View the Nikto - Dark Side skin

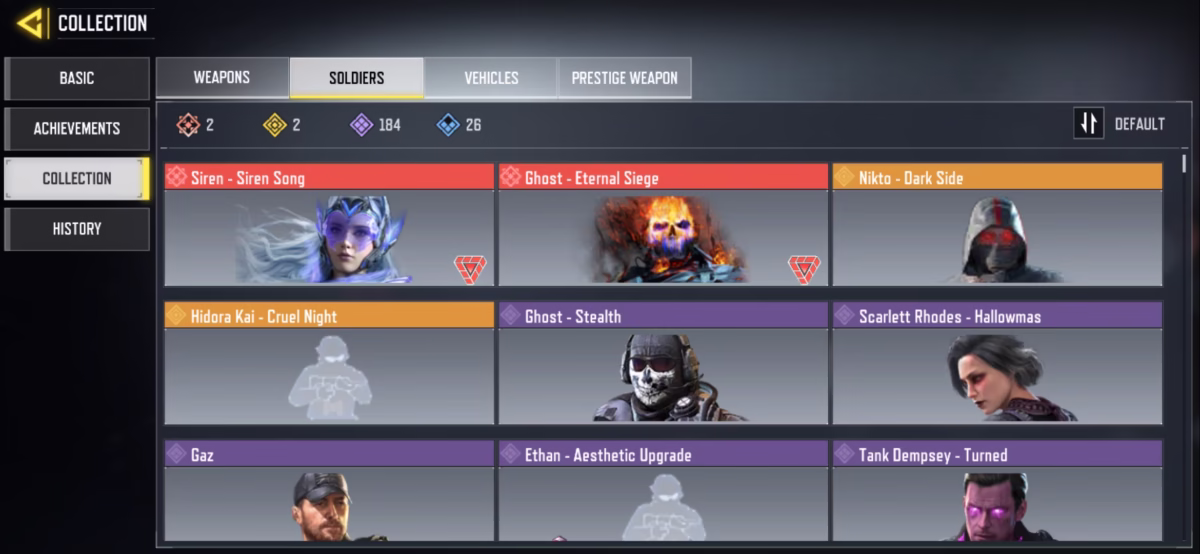tap(997, 226)
